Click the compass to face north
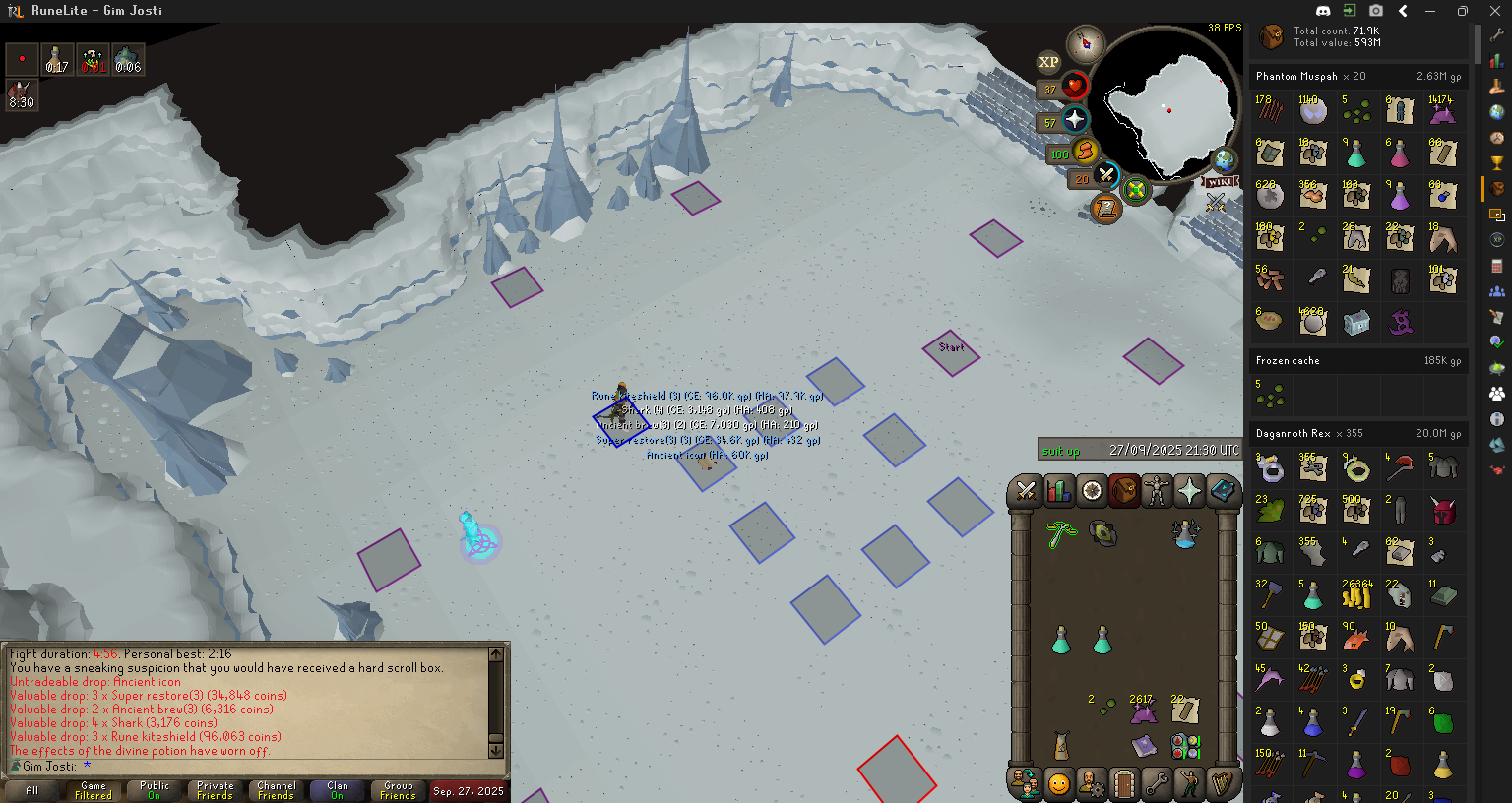Image resolution: width=1512 pixels, height=803 pixels. [1086, 43]
